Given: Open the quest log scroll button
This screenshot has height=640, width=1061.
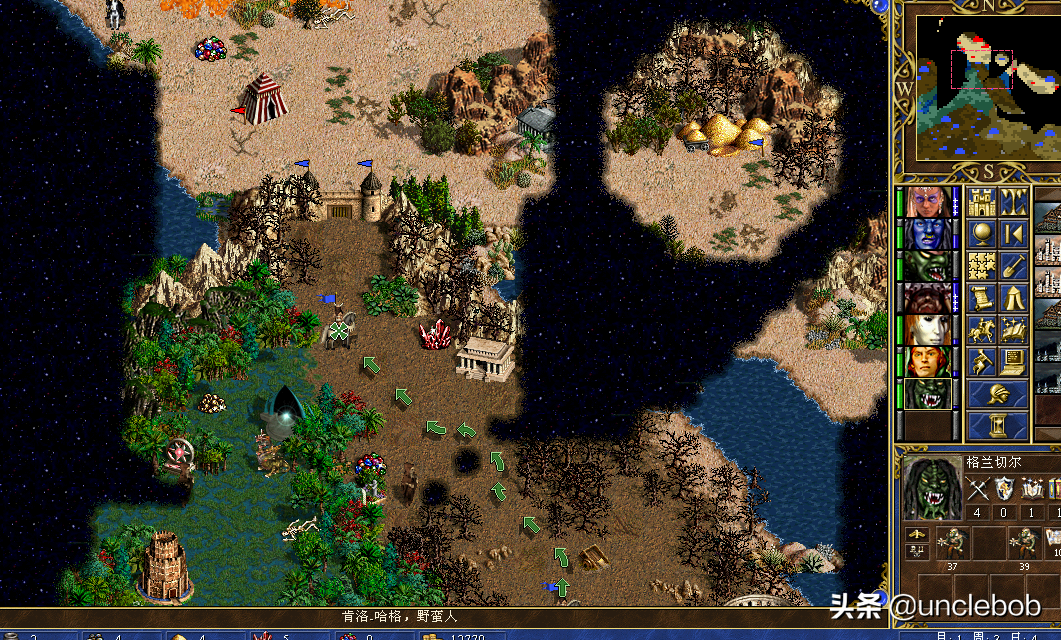Looking at the screenshot, I should coord(981,297).
